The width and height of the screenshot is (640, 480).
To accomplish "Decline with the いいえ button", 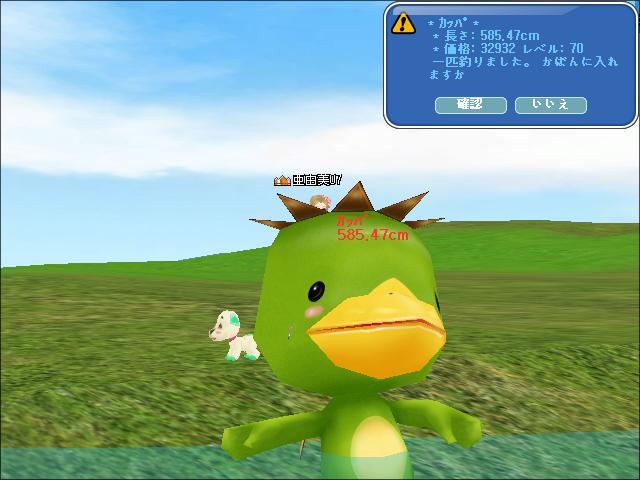I will point(550,104).
